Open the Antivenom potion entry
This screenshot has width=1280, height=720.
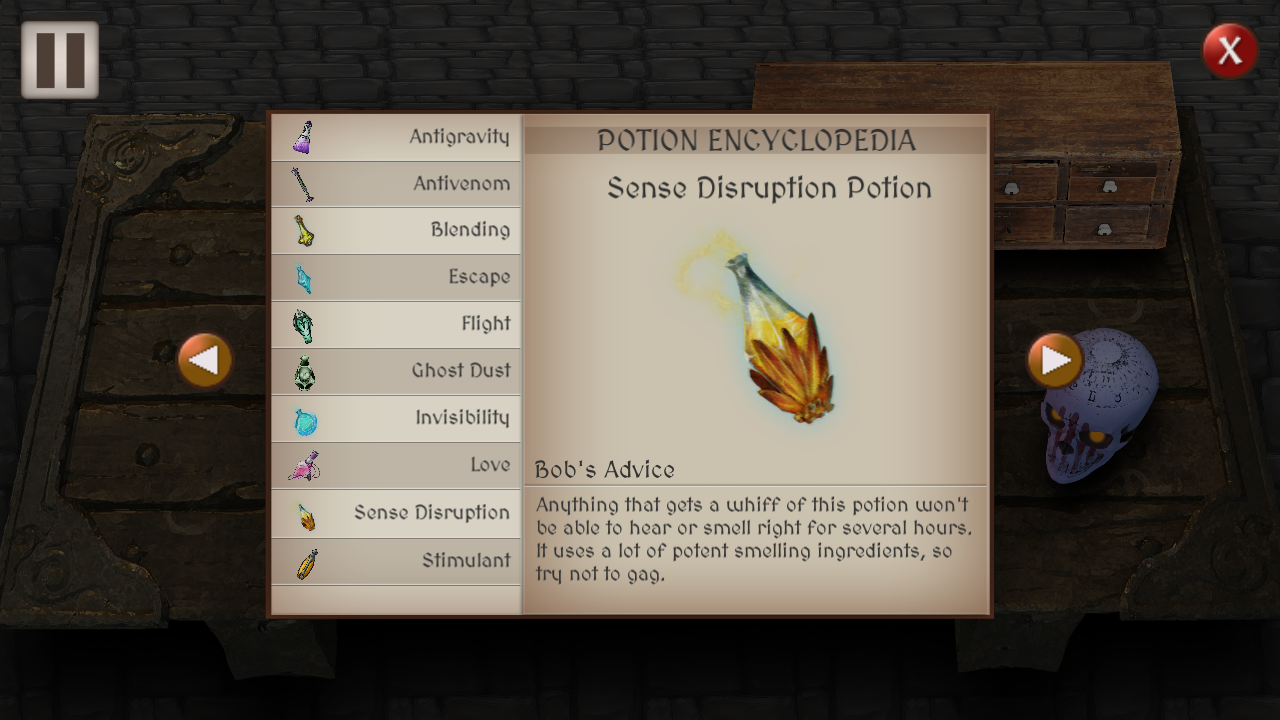396,184
